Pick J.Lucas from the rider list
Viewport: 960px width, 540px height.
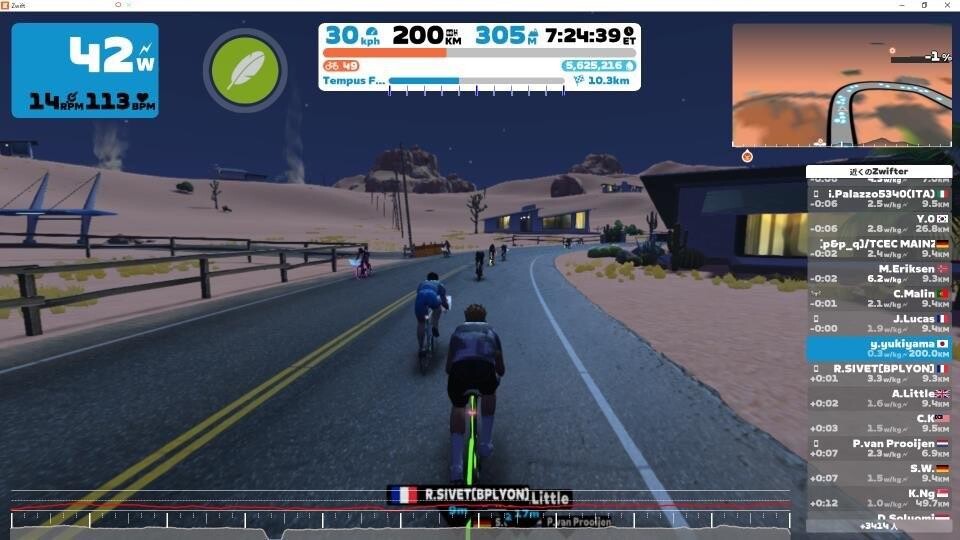click(x=879, y=323)
